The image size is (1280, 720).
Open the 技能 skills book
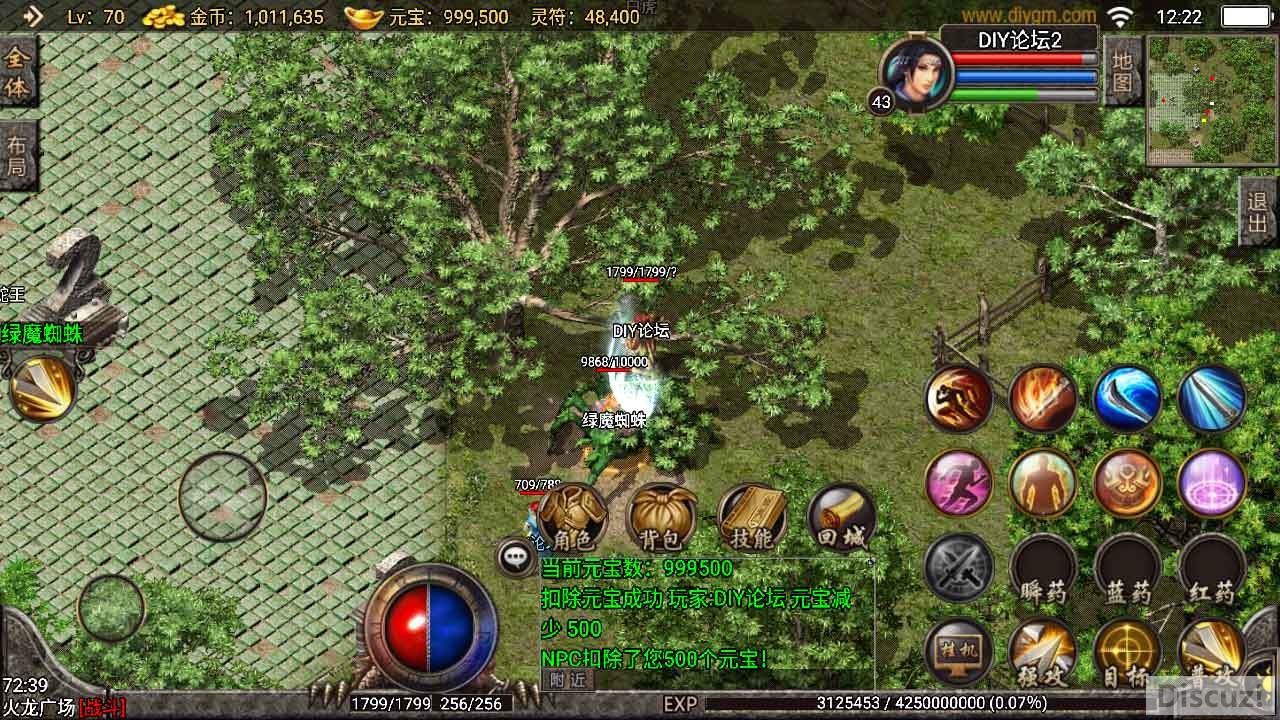tap(751, 519)
